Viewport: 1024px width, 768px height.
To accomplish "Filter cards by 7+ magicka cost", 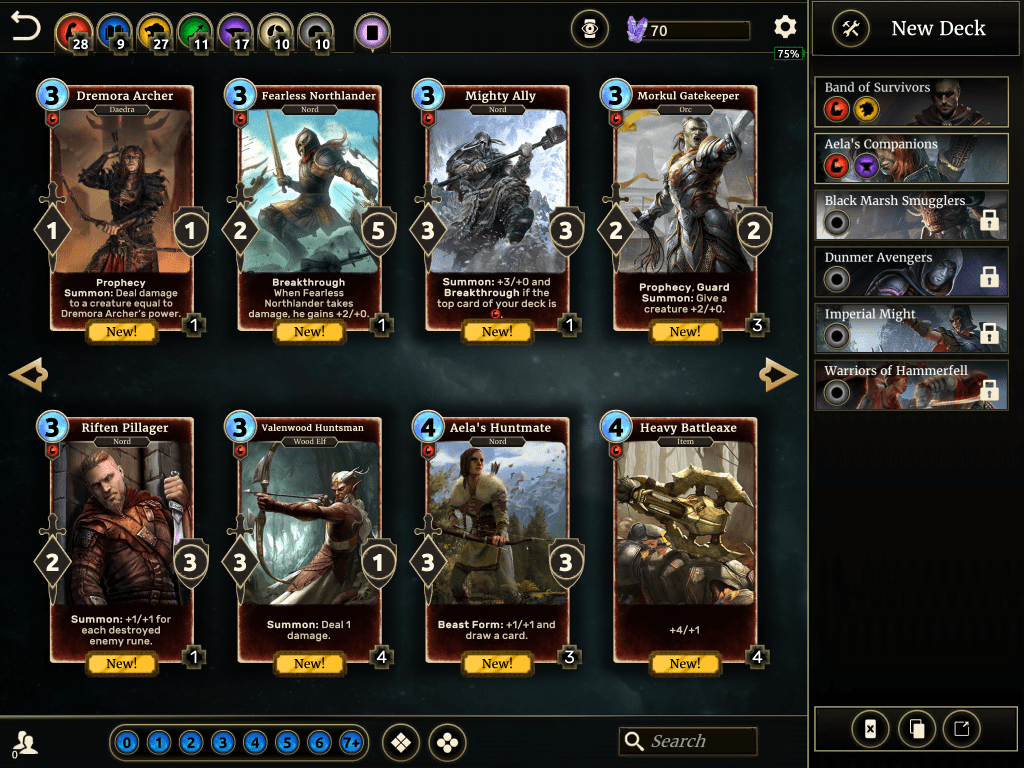I will (351, 743).
